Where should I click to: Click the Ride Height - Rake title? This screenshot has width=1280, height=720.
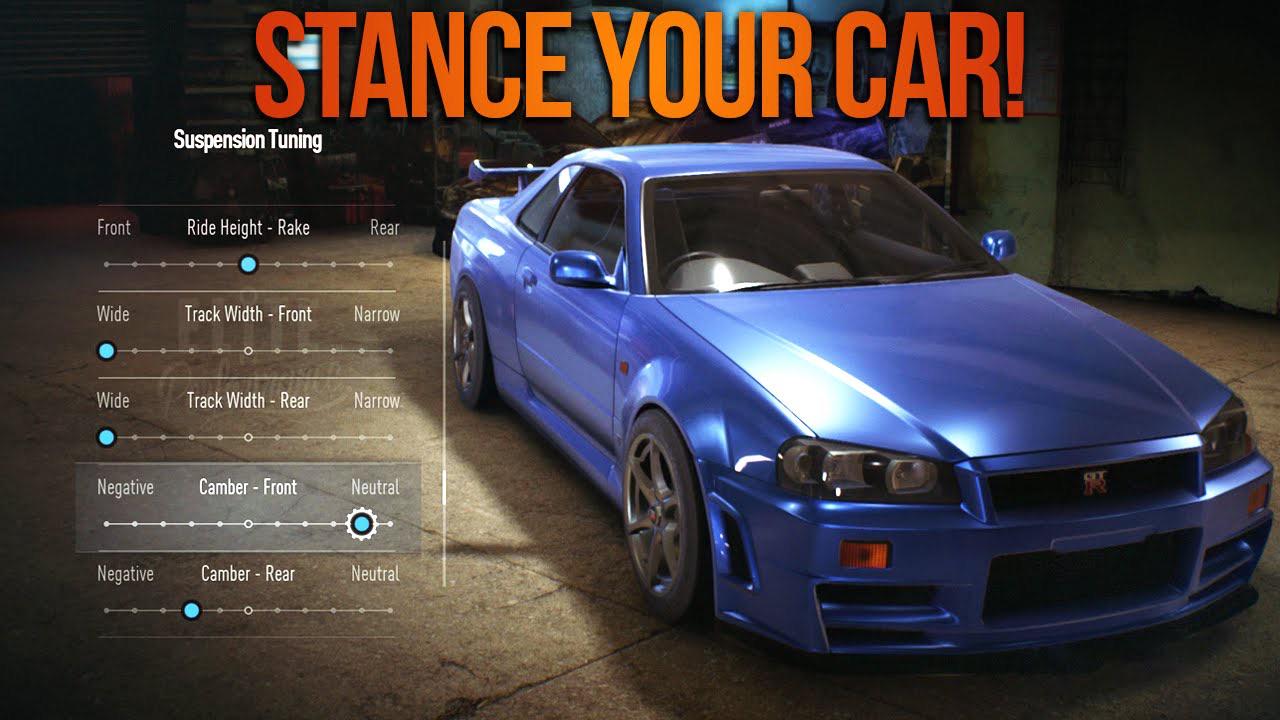[x=248, y=228]
